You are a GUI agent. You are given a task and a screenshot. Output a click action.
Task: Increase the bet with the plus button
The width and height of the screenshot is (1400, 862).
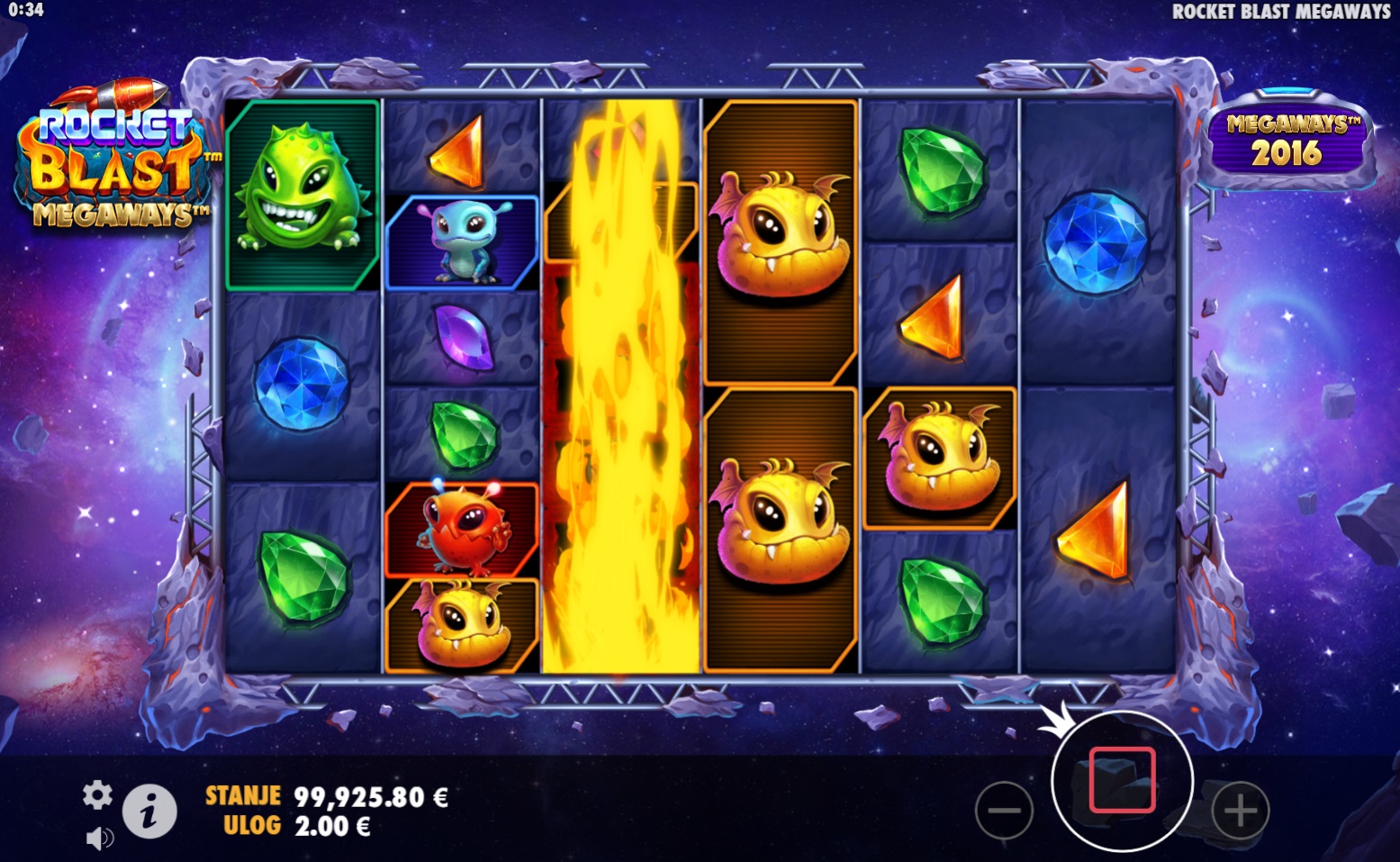1240,810
